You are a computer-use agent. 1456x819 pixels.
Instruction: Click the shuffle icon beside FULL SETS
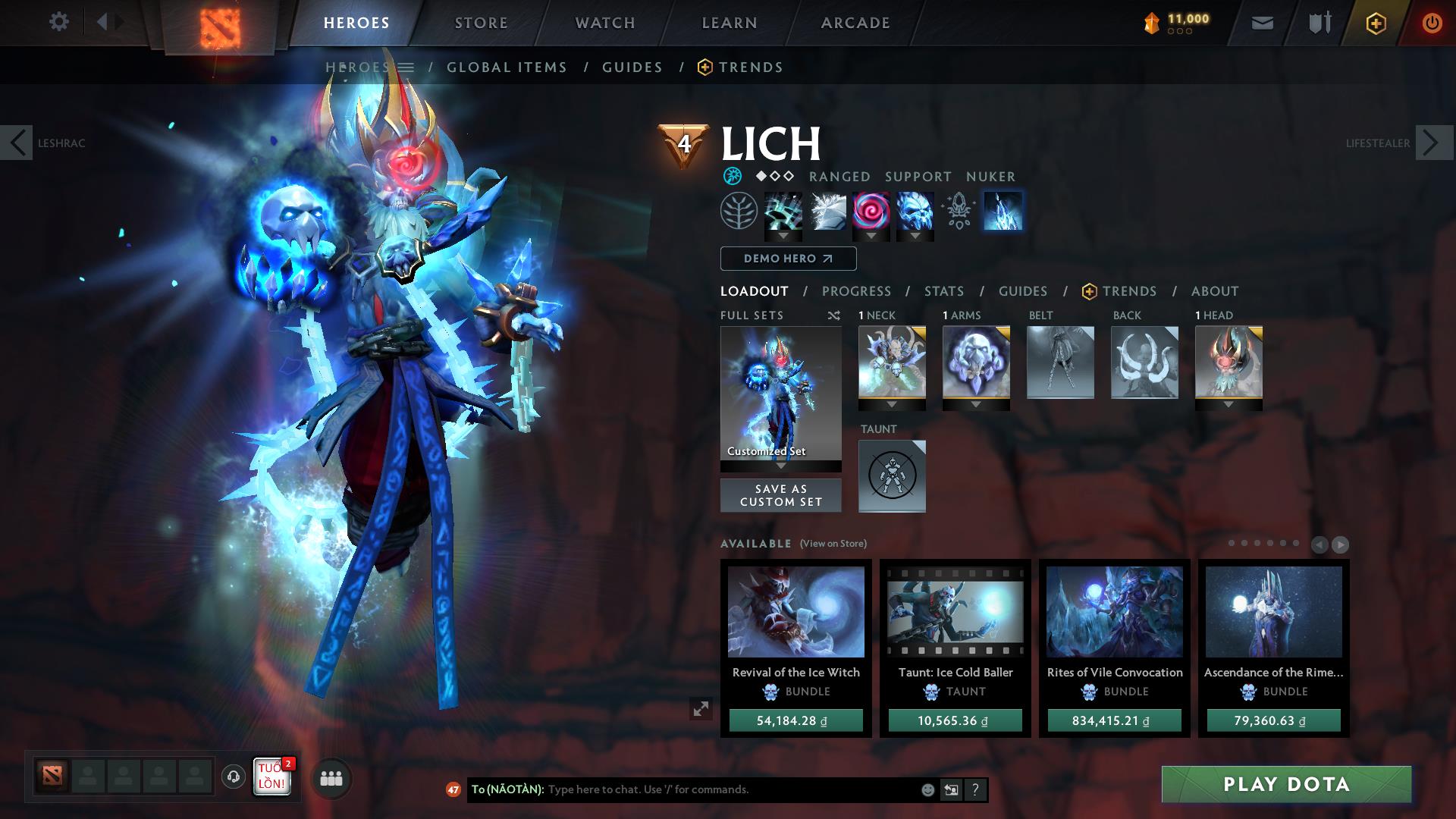pos(834,315)
